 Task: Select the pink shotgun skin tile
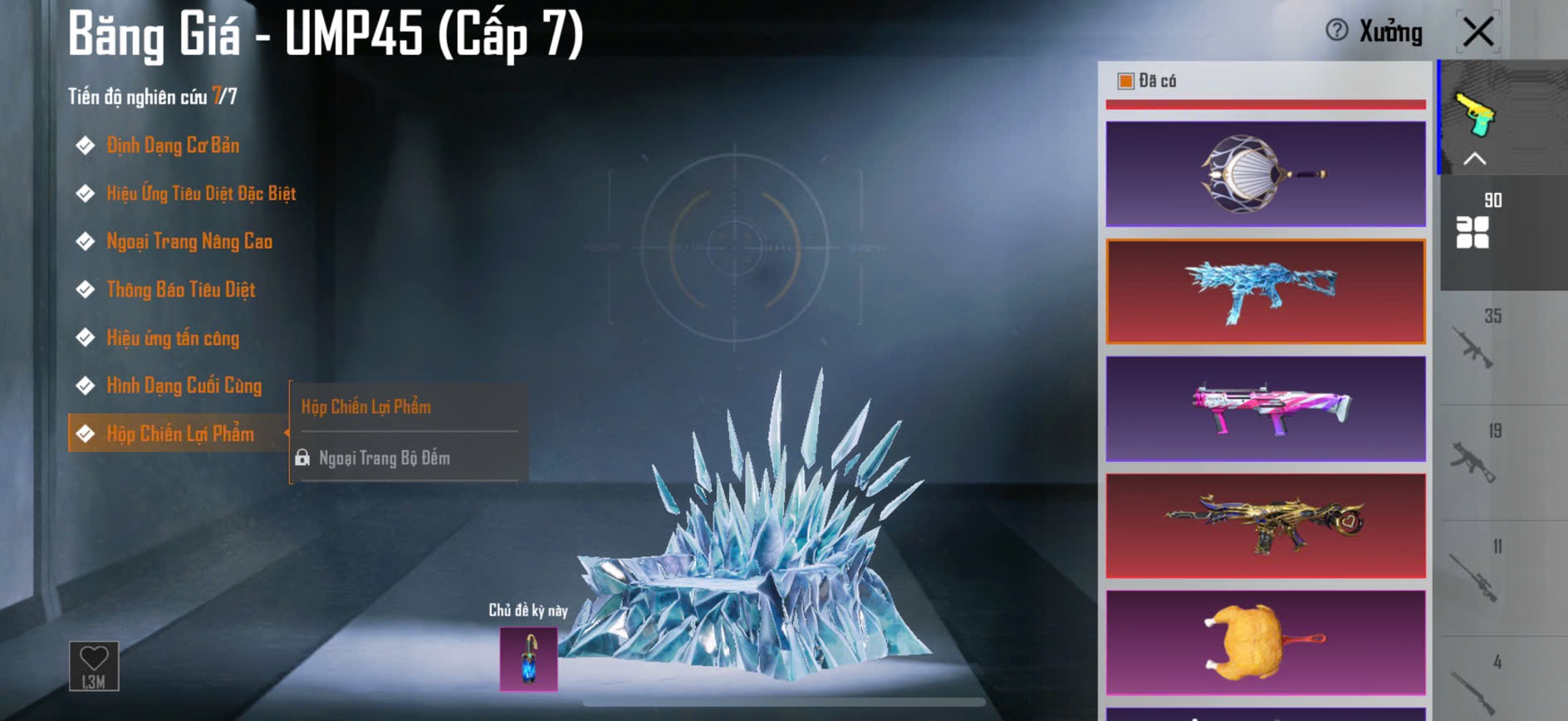(1265, 409)
